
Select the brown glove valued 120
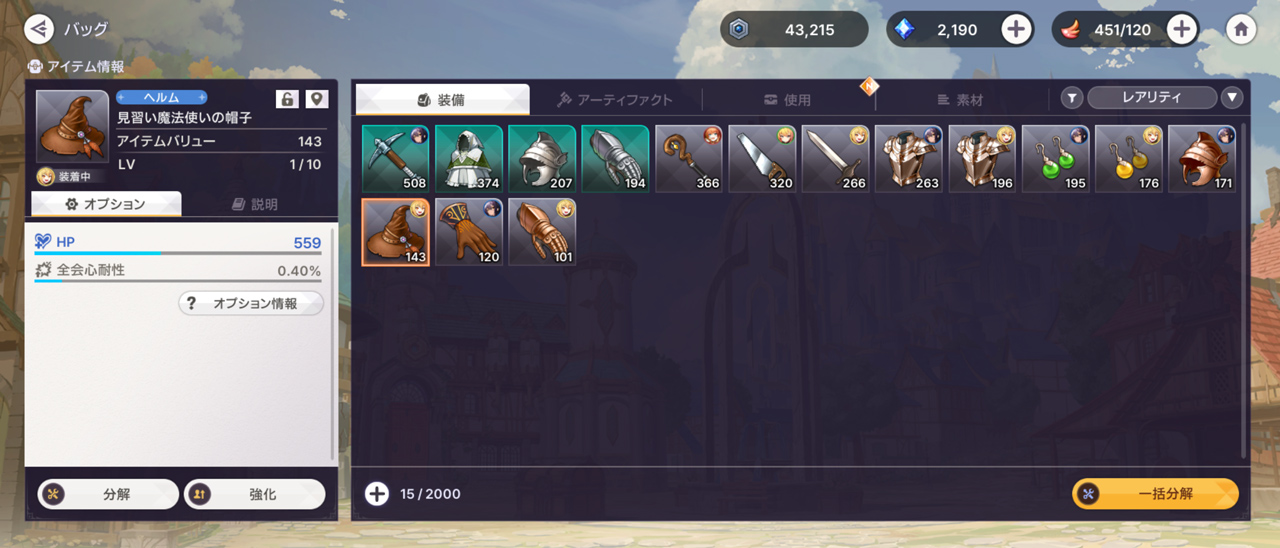(x=468, y=232)
